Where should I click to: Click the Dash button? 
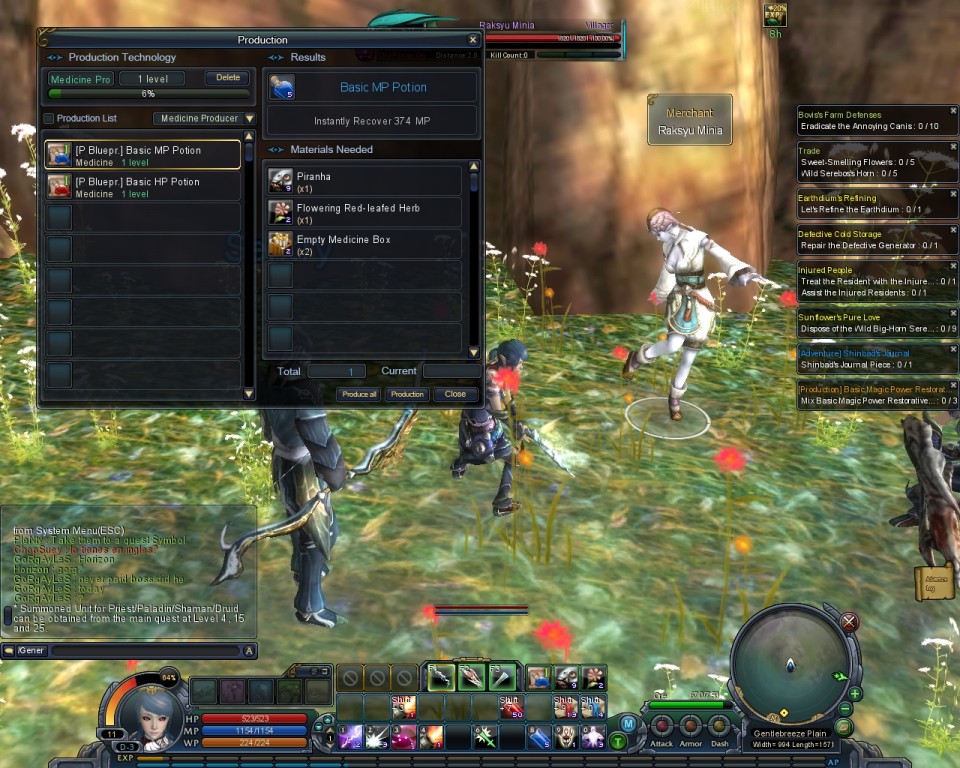719,726
